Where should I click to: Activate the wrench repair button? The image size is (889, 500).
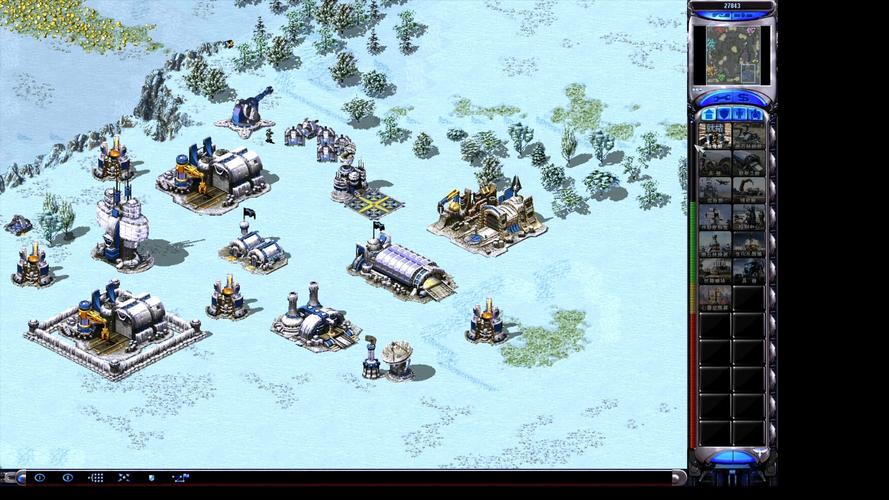pyautogui.click(x=721, y=98)
